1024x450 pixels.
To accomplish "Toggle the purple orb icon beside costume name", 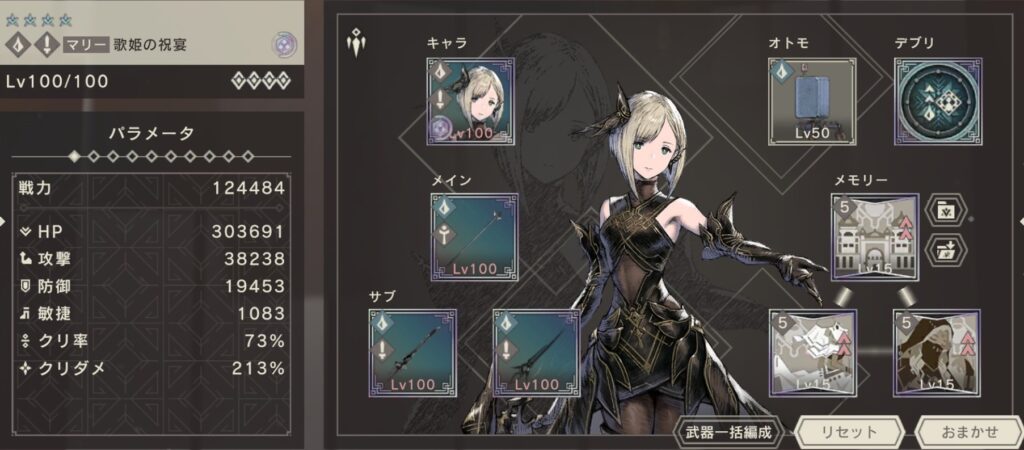I will pos(284,44).
